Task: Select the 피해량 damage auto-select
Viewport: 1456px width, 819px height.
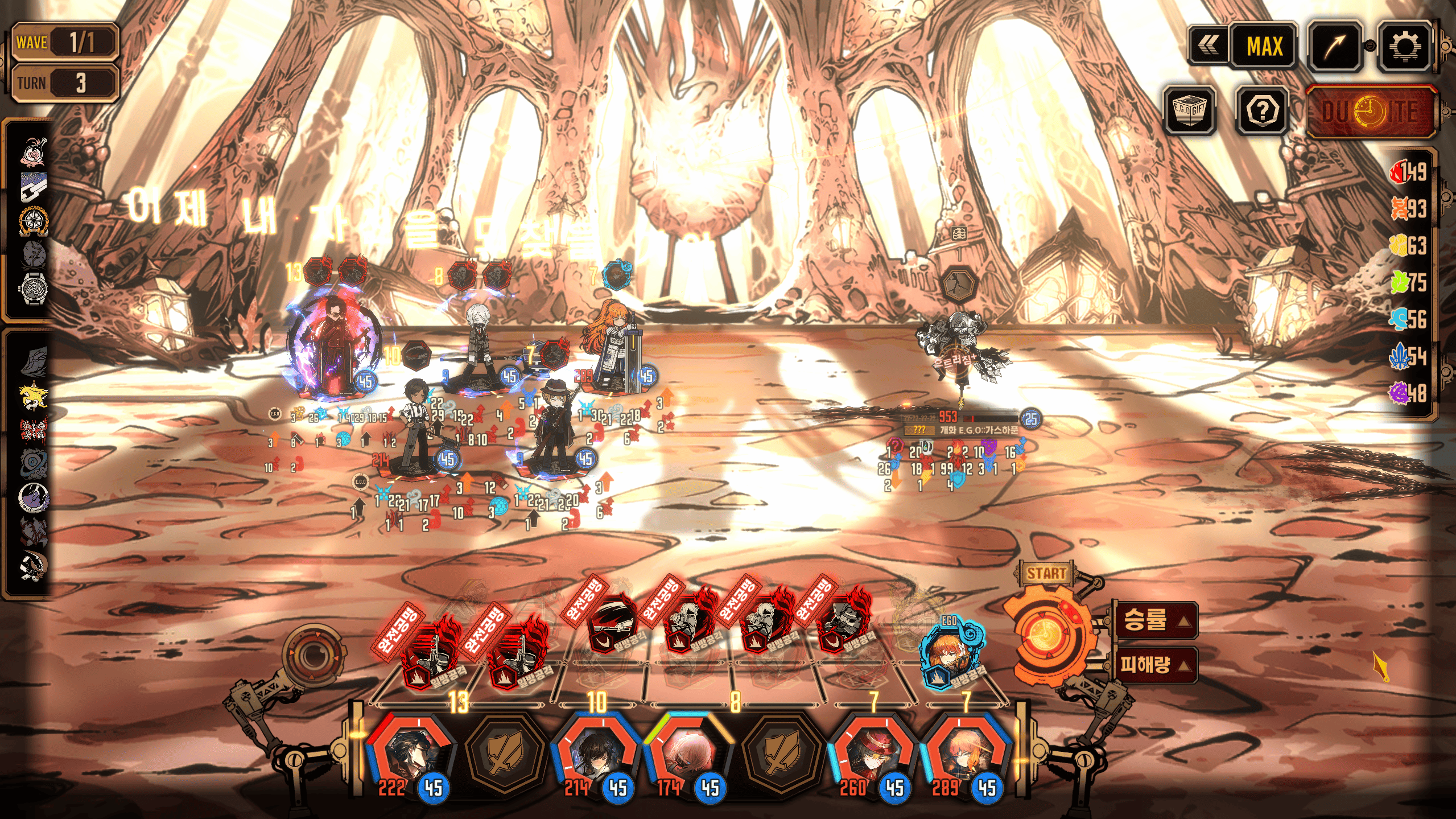Action: pyautogui.click(x=1154, y=664)
